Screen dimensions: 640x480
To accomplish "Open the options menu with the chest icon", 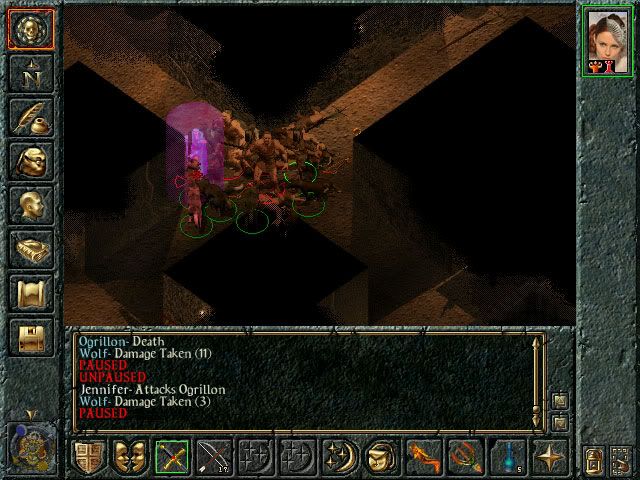I will point(30,337).
